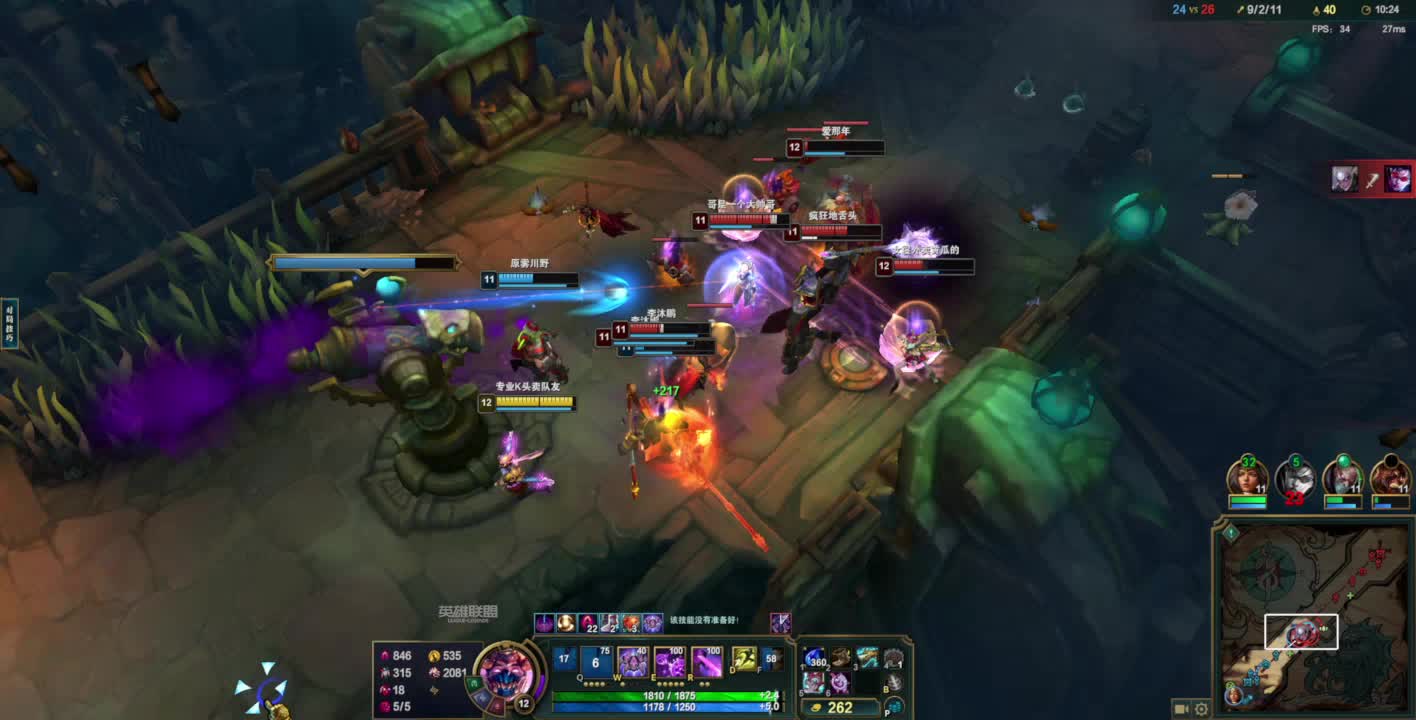1416x720 pixels.
Task: Activate the item in slot 5
Action: click(x=815, y=682)
